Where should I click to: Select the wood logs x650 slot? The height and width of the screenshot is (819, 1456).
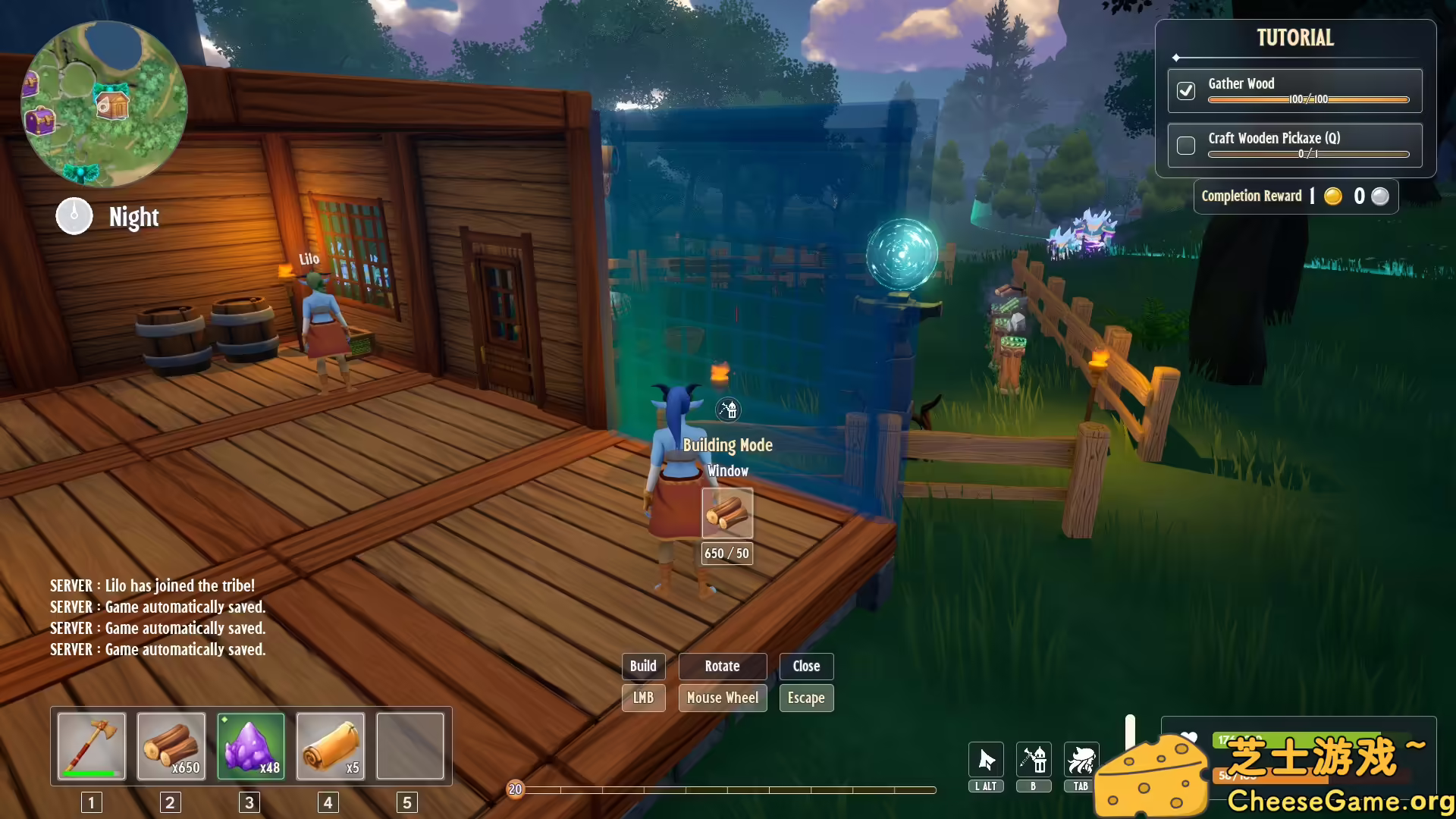pos(171,746)
